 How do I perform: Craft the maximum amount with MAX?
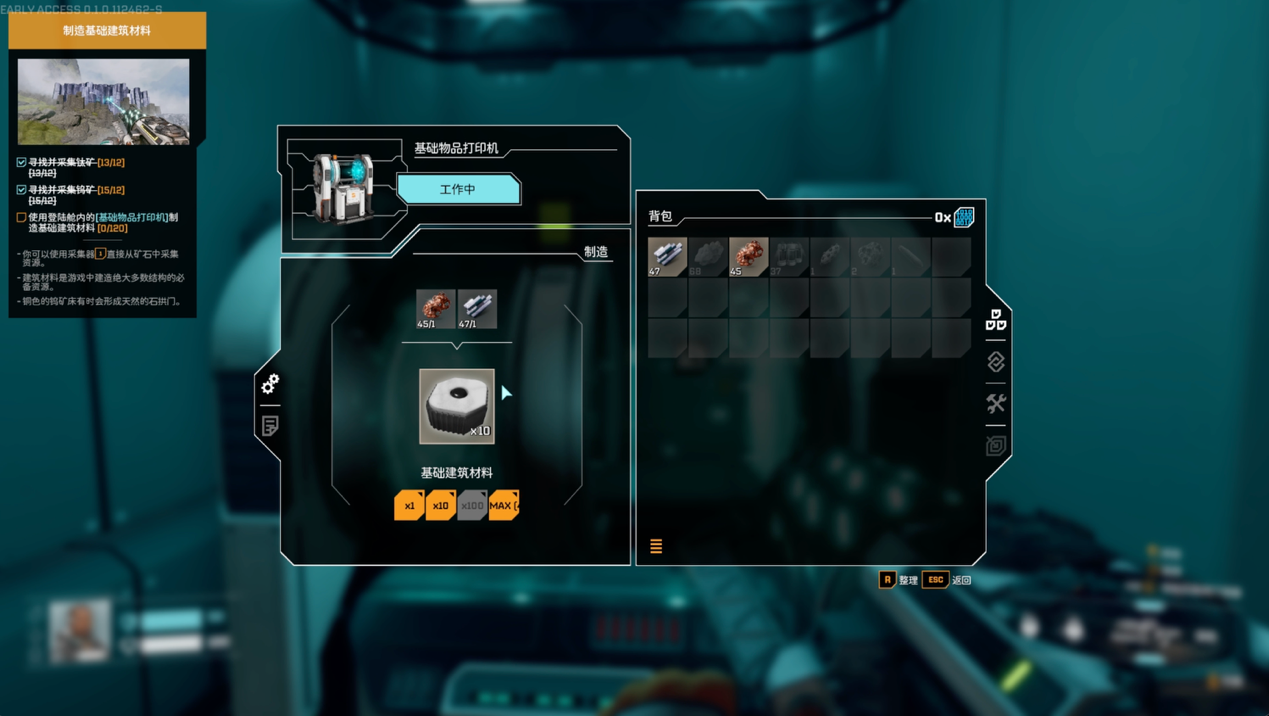click(x=504, y=505)
